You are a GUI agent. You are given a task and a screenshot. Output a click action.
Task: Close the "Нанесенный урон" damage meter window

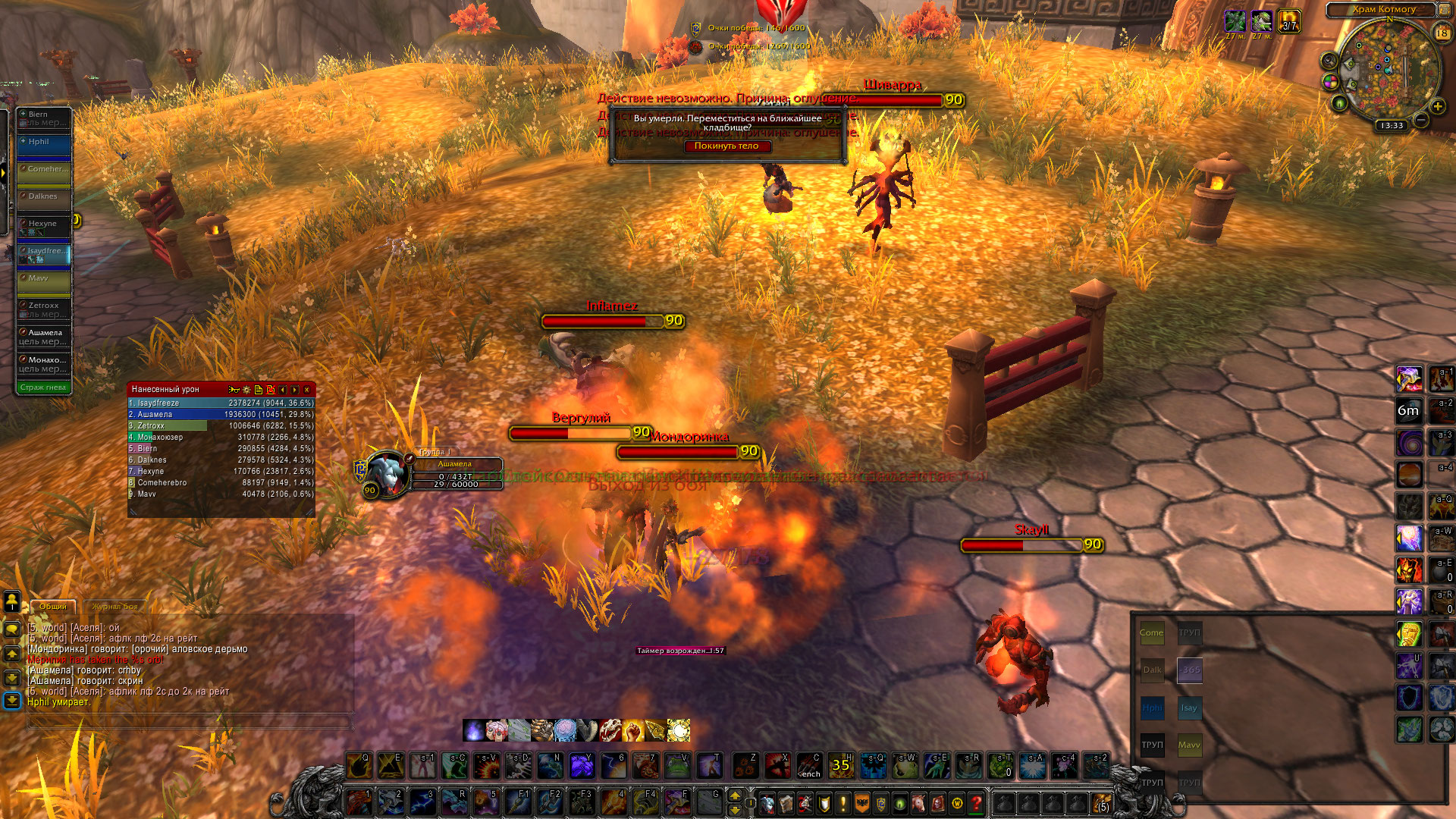[x=307, y=390]
